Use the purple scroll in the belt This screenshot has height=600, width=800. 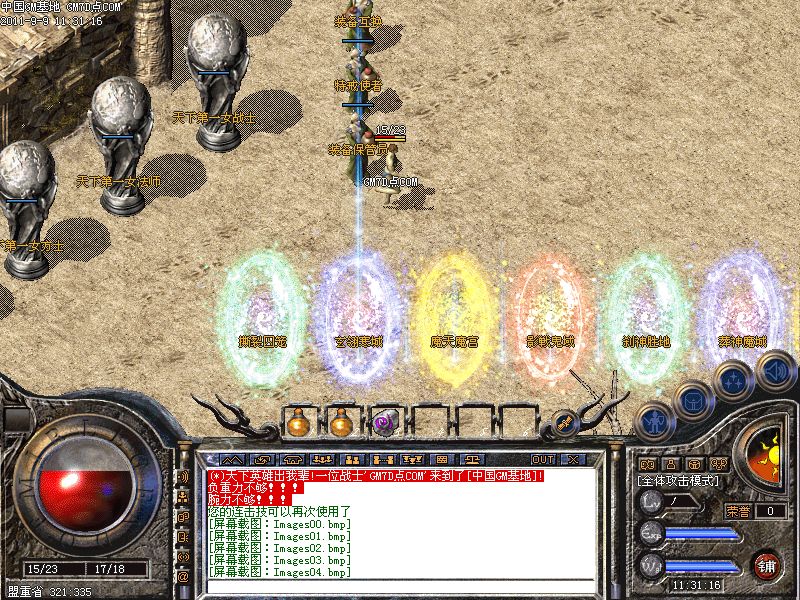pos(385,423)
